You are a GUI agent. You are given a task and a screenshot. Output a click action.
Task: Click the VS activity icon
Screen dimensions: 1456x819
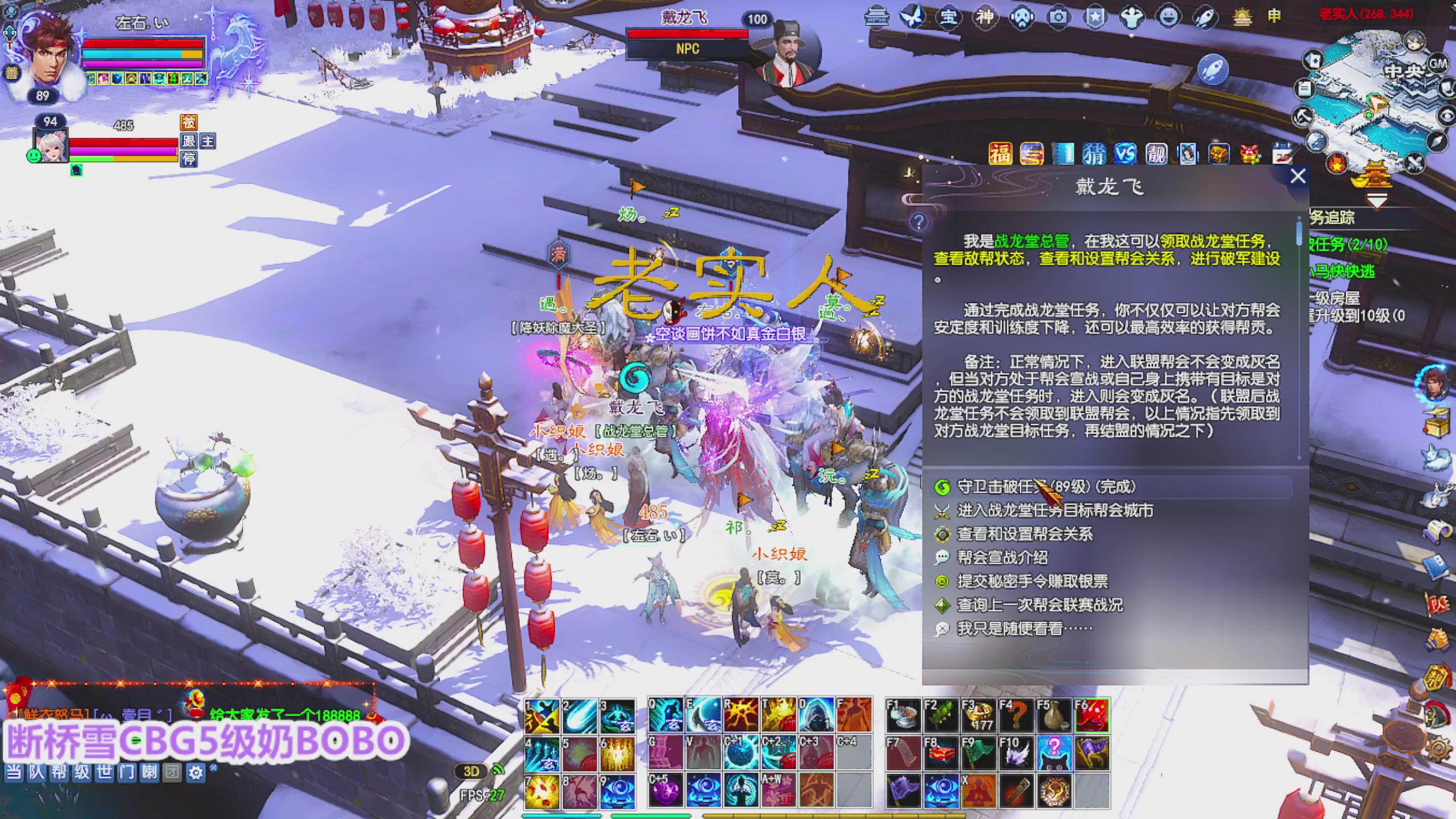(1125, 155)
